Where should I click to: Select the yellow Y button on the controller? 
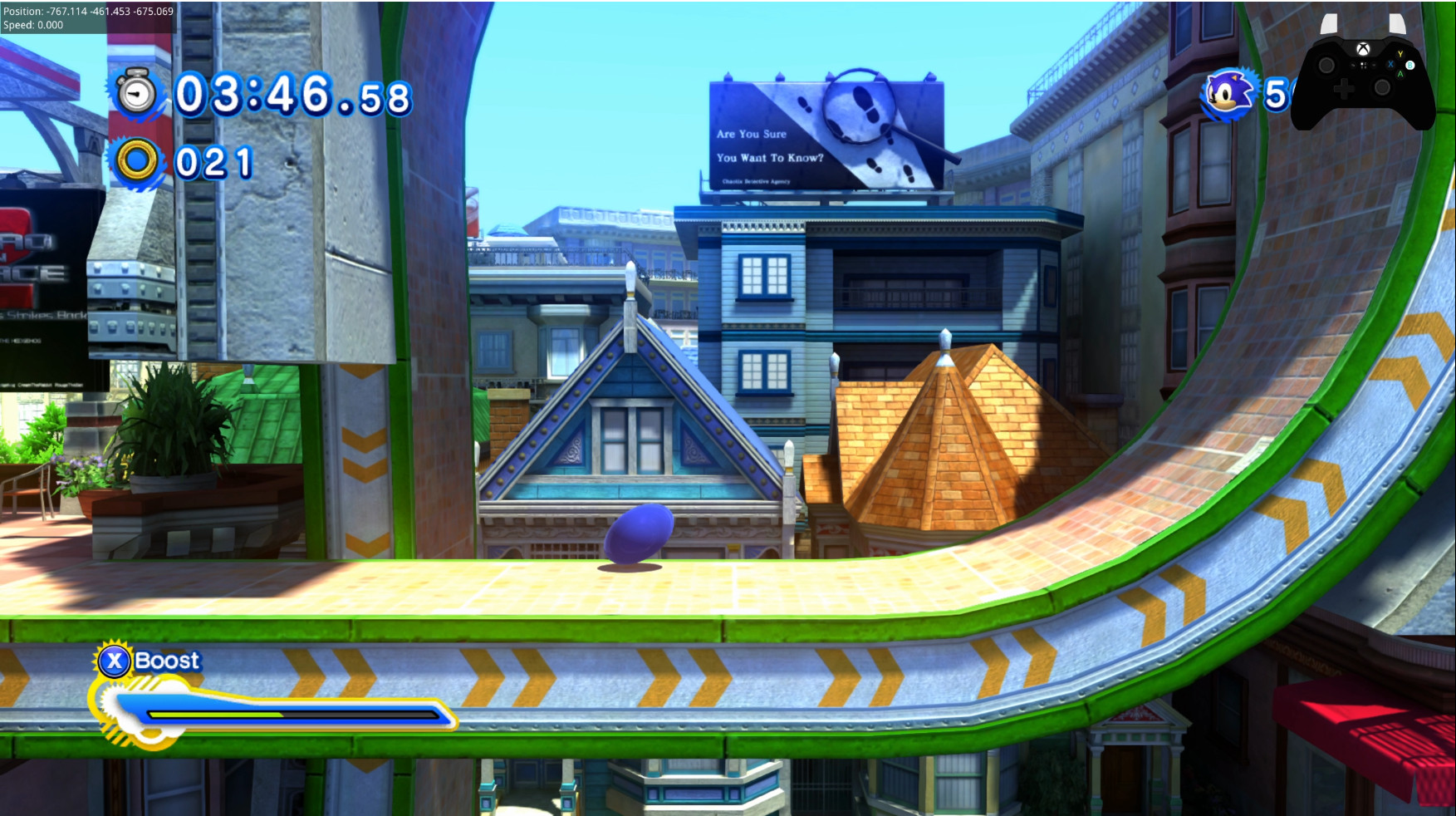click(x=1400, y=53)
